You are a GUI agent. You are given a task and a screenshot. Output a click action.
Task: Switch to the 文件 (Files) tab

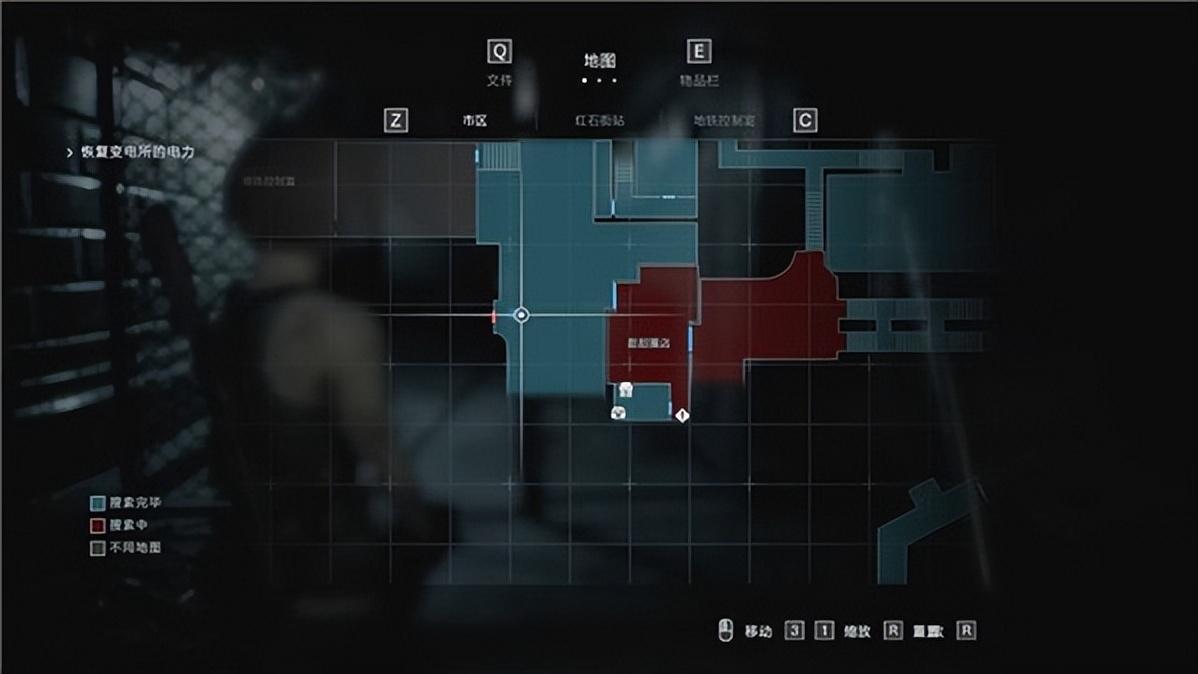point(498,80)
